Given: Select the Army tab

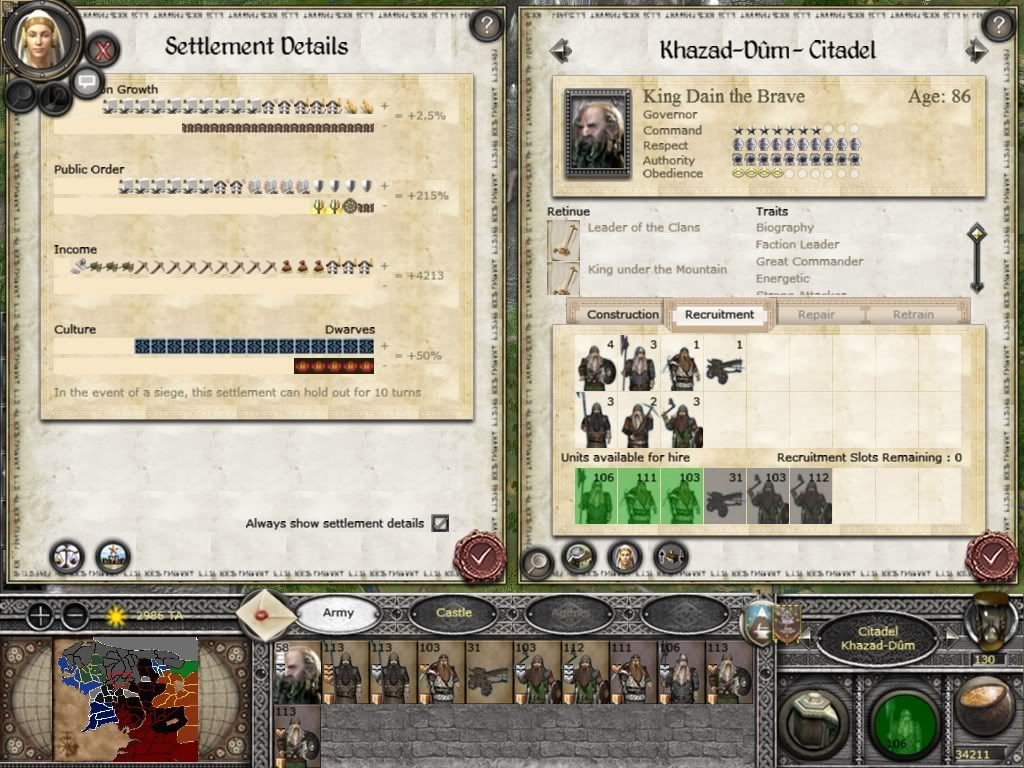Looking at the screenshot, I should click(338, 612).
